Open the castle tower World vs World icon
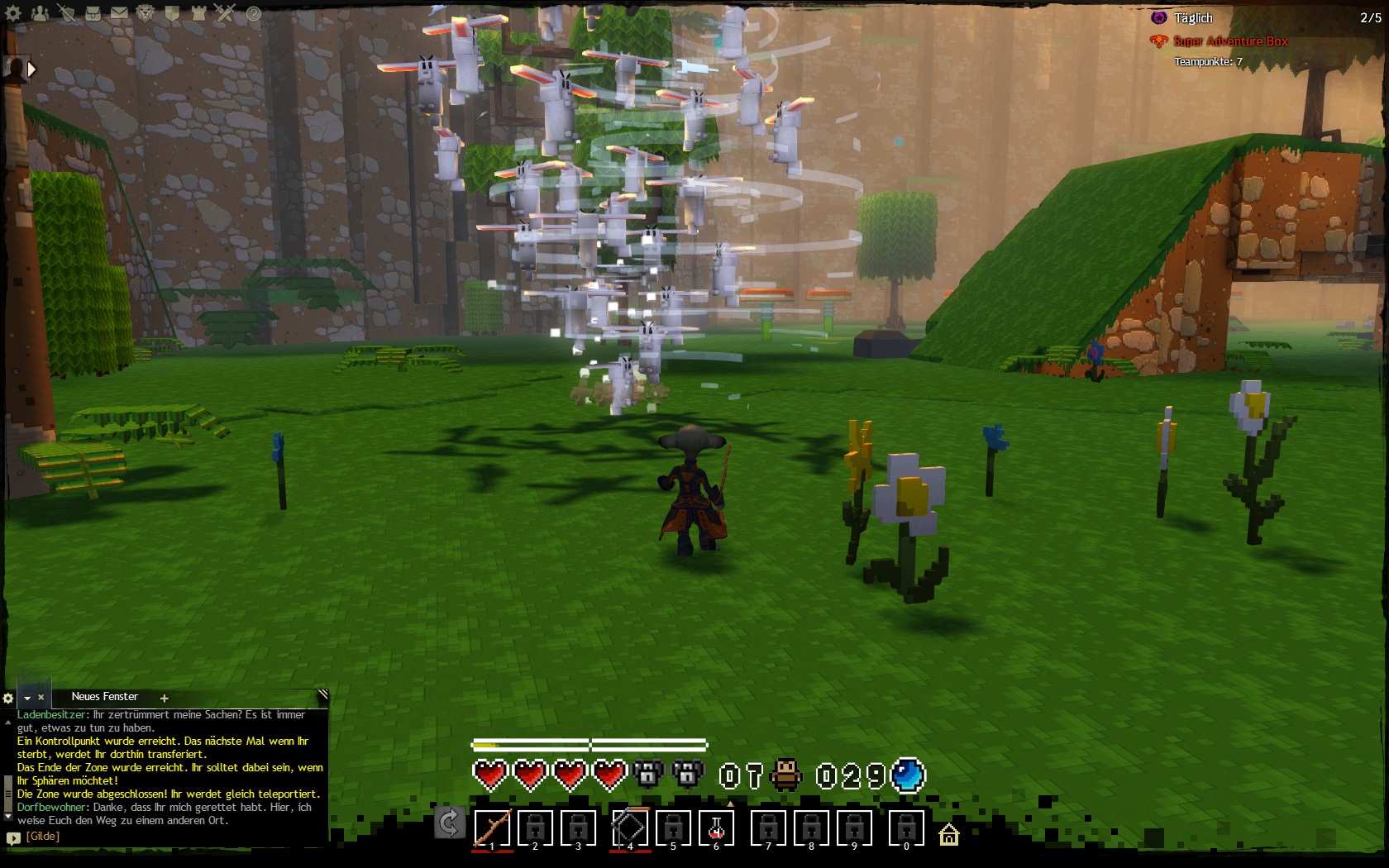1389x868 pixels. pos(198,12)
